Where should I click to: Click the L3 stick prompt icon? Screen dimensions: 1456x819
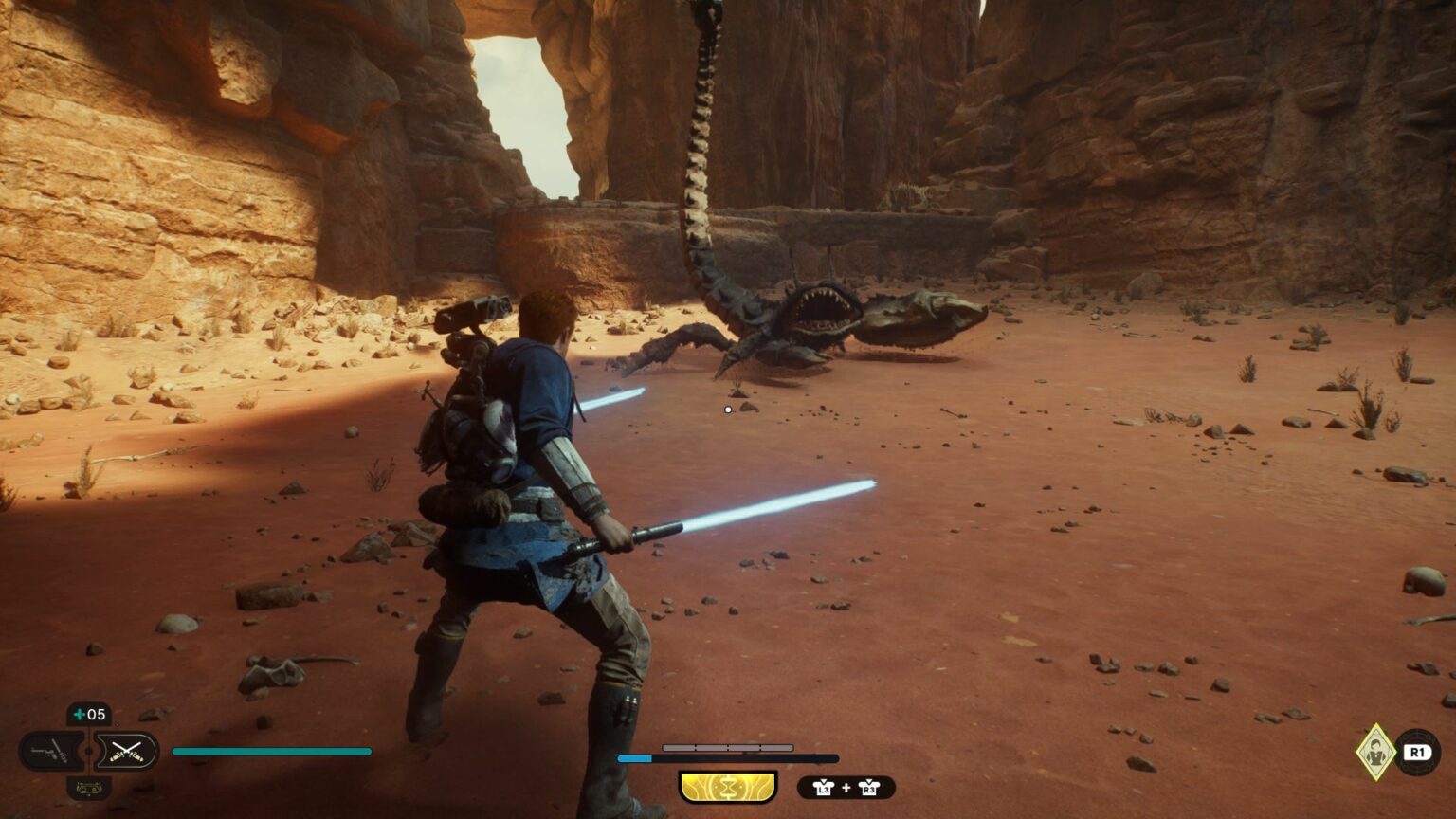(x=825, y=788)
